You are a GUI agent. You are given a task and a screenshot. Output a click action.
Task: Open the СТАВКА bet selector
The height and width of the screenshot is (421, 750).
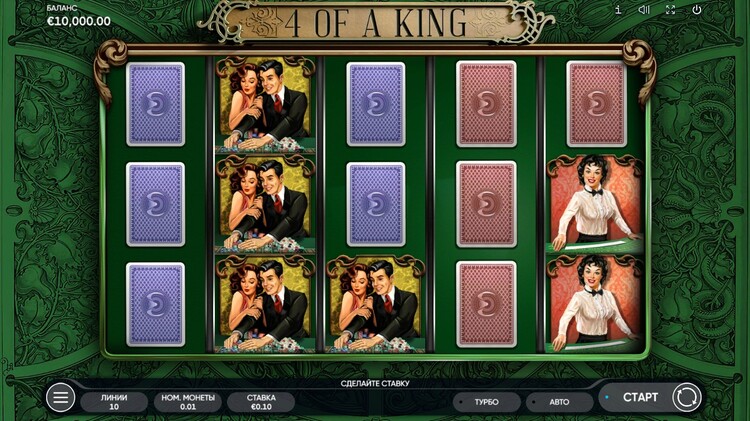pyautogui.click(x=261, y=402)
